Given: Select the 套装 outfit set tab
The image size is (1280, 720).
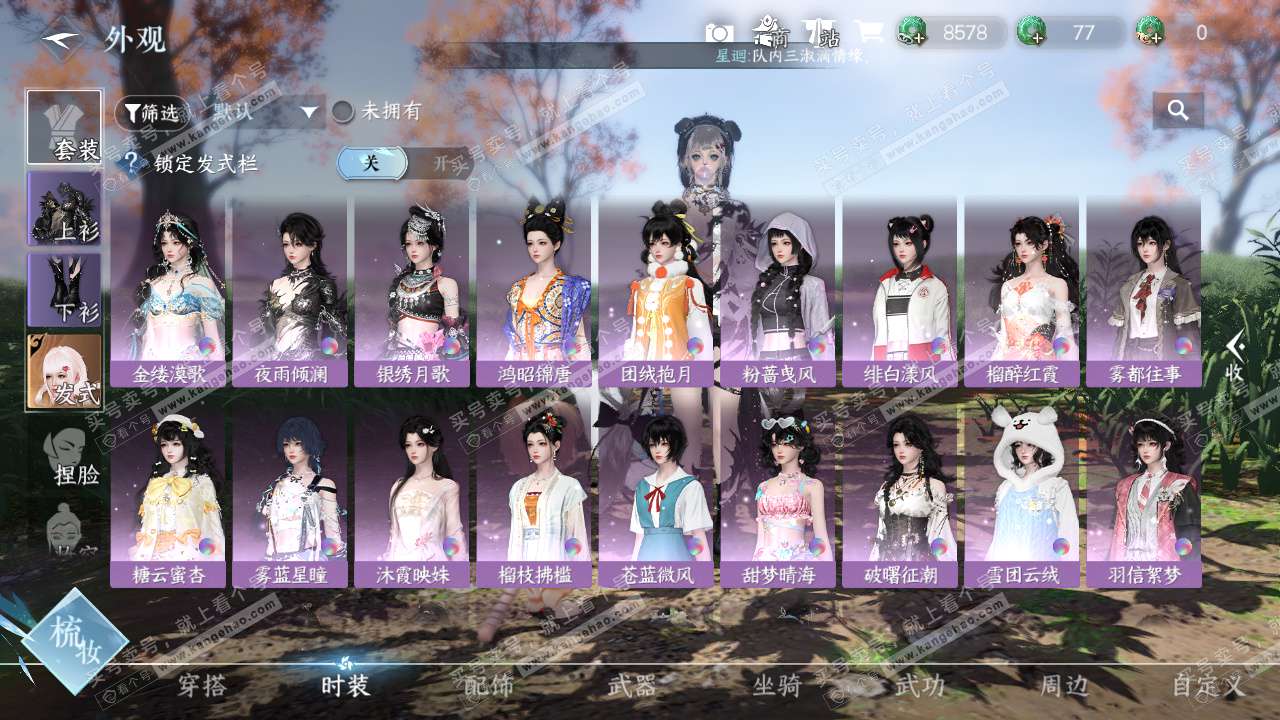Looking at the screenshot, I should [64, 128].
